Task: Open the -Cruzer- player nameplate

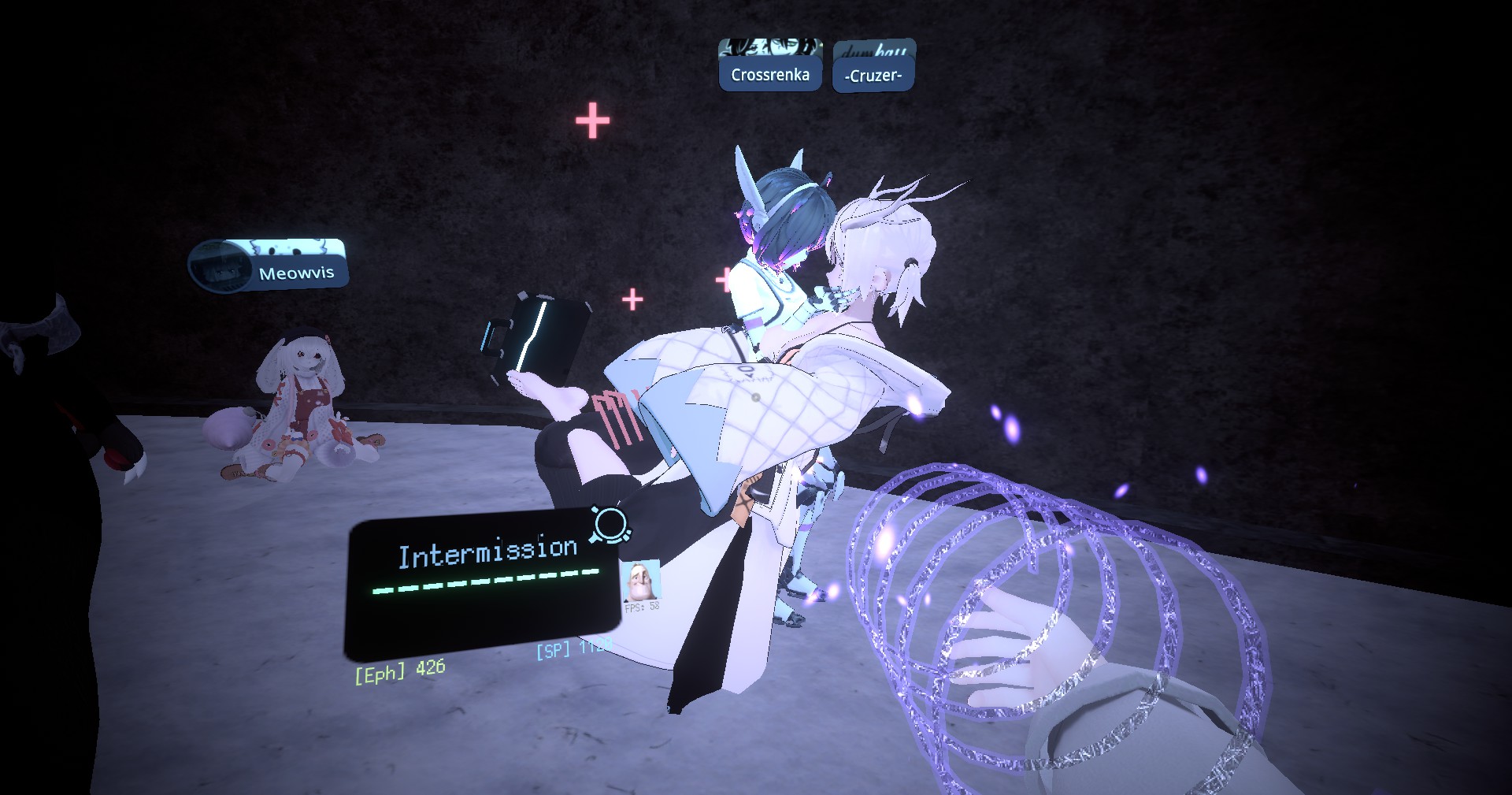Action: [x=873, y=76]
